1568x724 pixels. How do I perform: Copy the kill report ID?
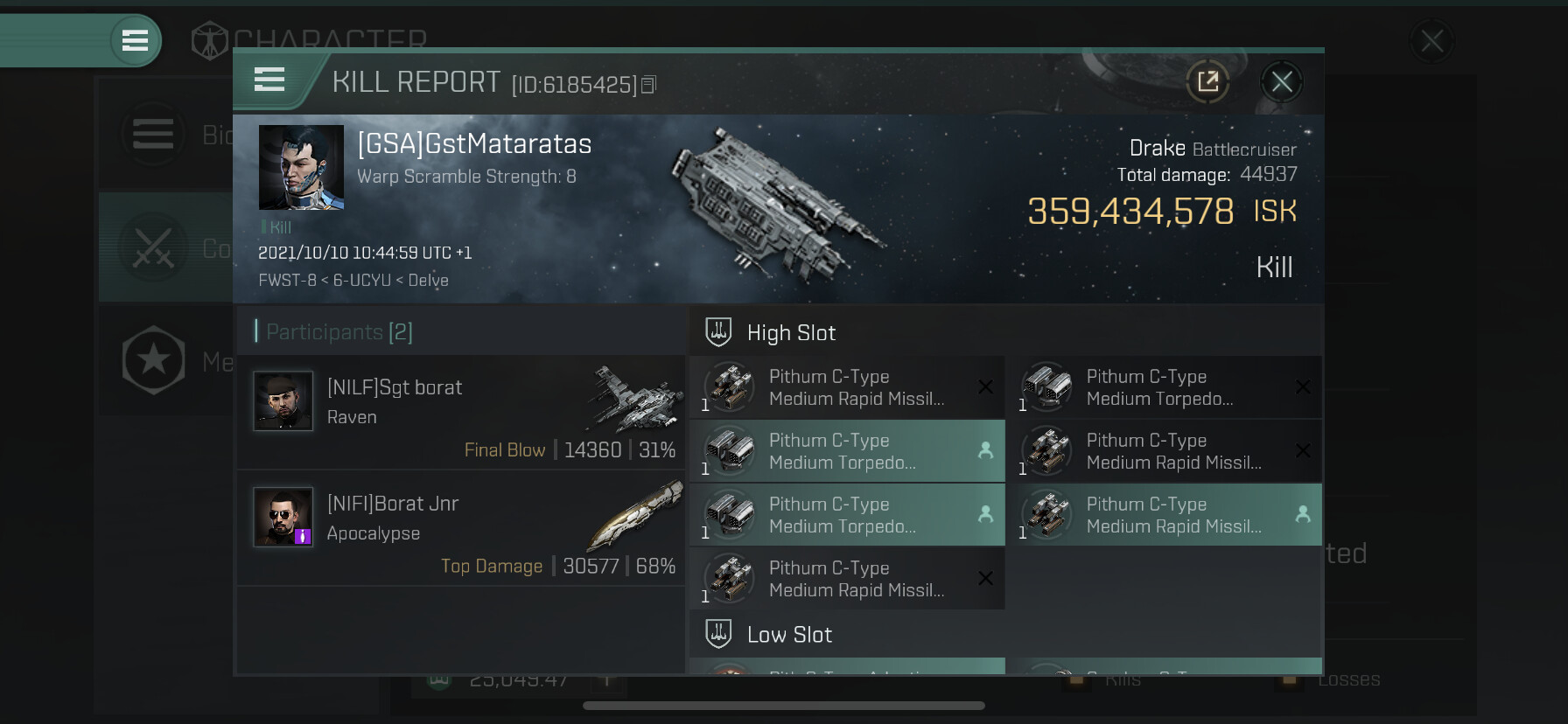click(x=648, y=85)
